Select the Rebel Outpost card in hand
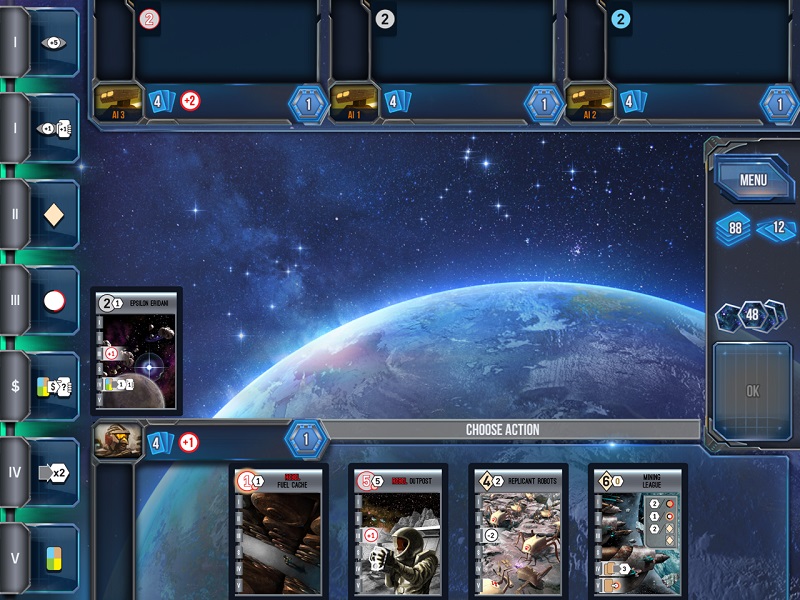 coord(399,532)
